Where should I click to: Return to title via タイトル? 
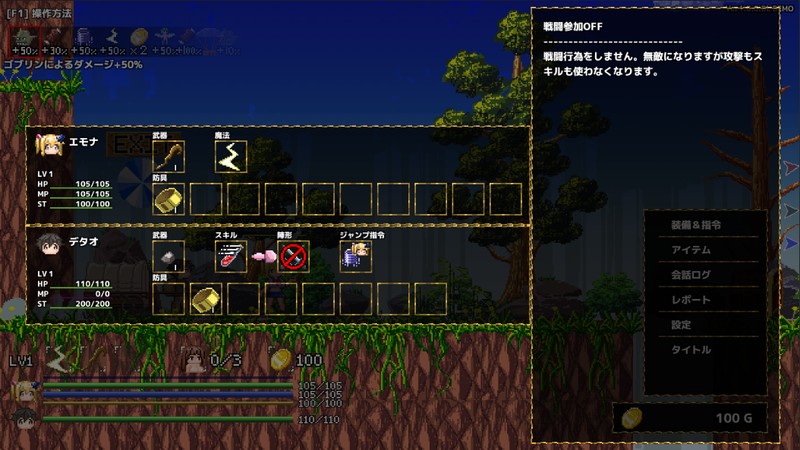[691, 350]
